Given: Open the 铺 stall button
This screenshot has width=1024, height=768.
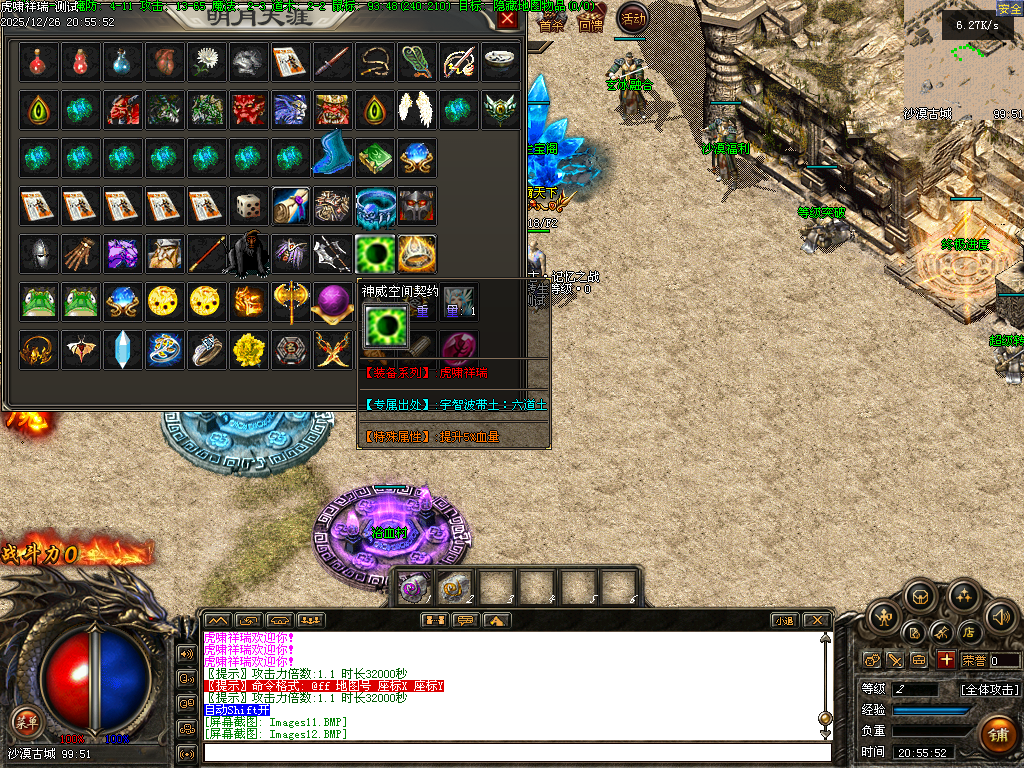Looking at the screenshot, I should coord(997,733).
